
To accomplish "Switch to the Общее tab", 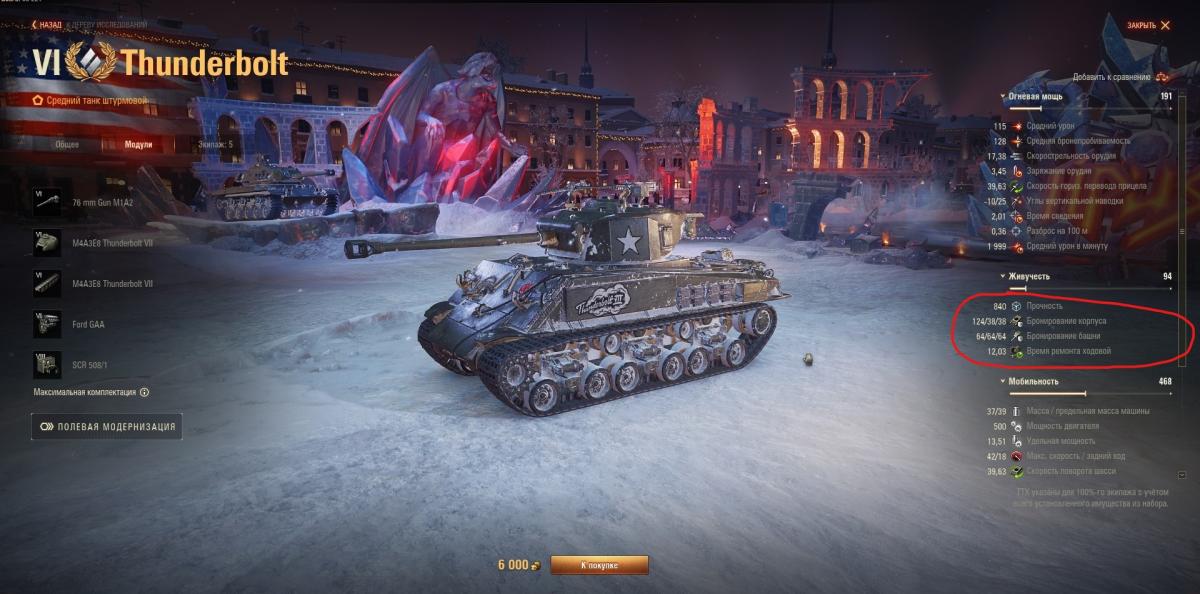I will 67,144.
